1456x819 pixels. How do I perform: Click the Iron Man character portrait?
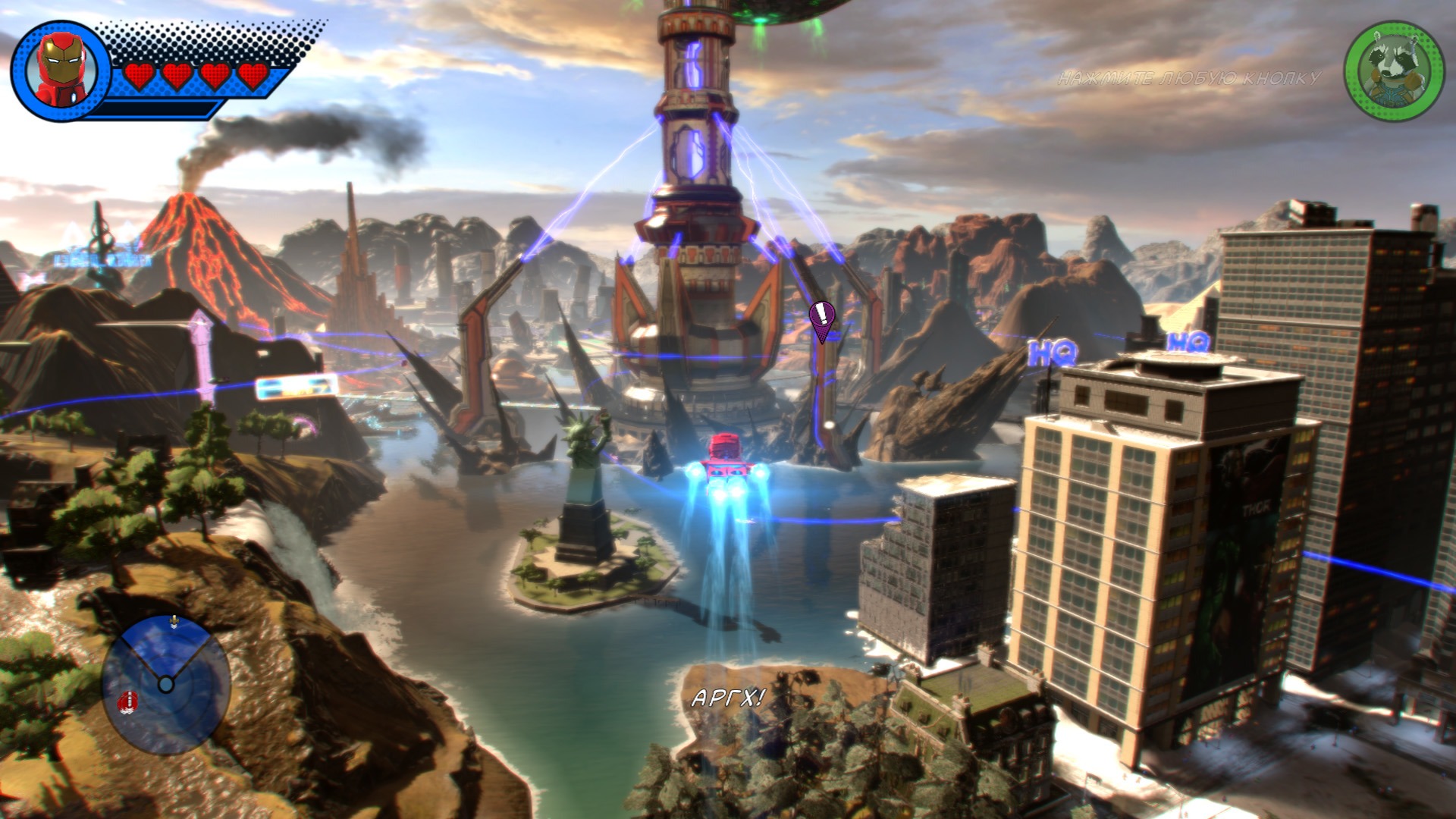tap(61, 71)
